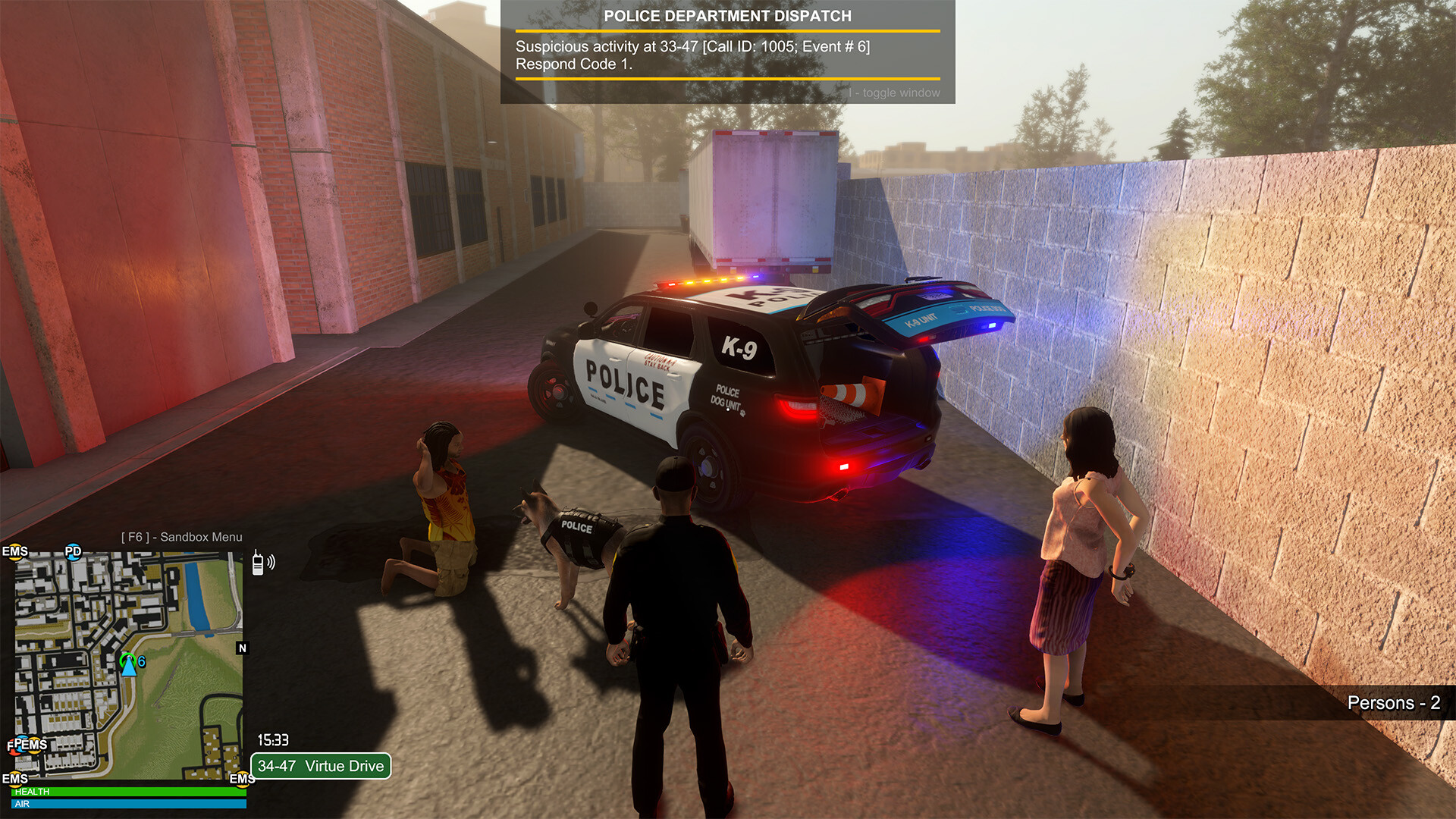The width and height of the screenshot is (1456, 819).
Task: Click the red FD station icon on the minimap
Action: pyautogui.click(x=12, y=745)
